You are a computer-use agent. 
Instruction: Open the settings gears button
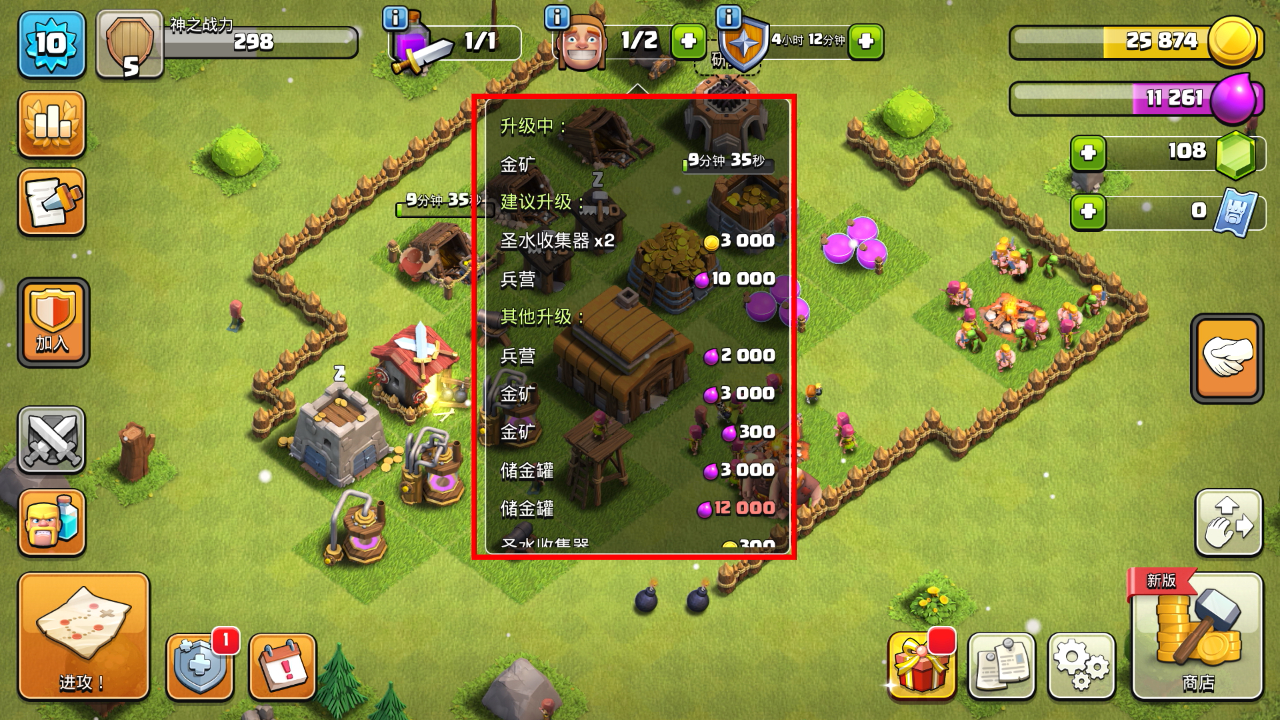pyautogui.click(x=1081, y=665)
